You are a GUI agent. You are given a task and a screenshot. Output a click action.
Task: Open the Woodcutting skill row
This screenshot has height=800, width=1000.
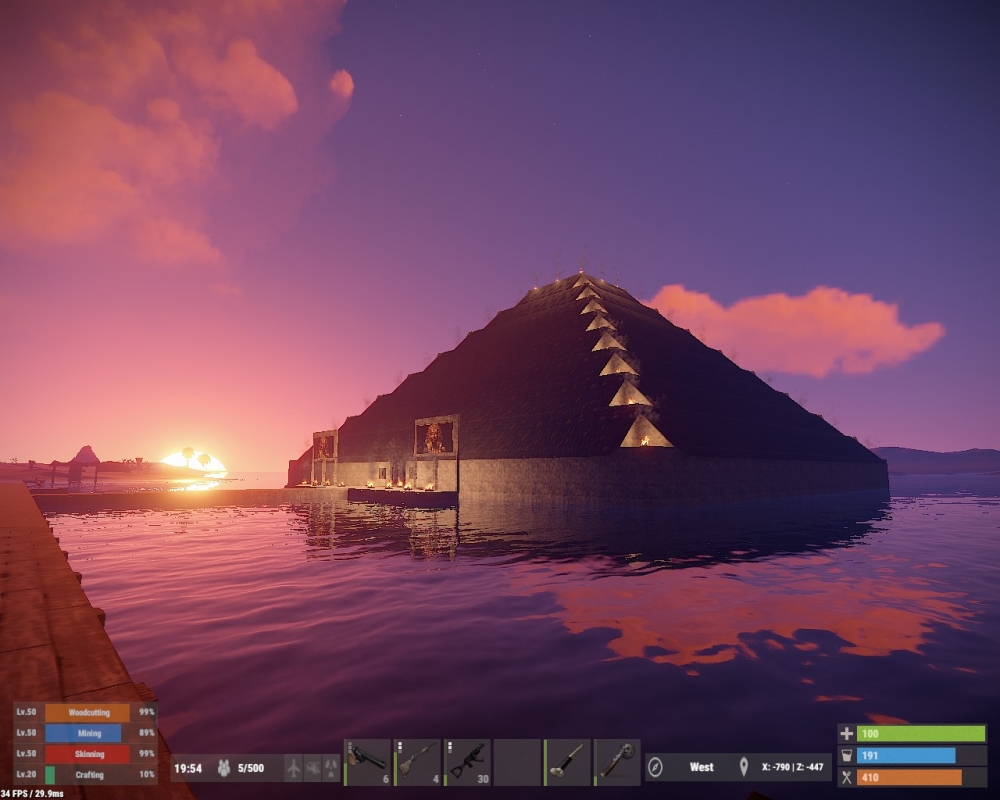[x=86, y=712]
